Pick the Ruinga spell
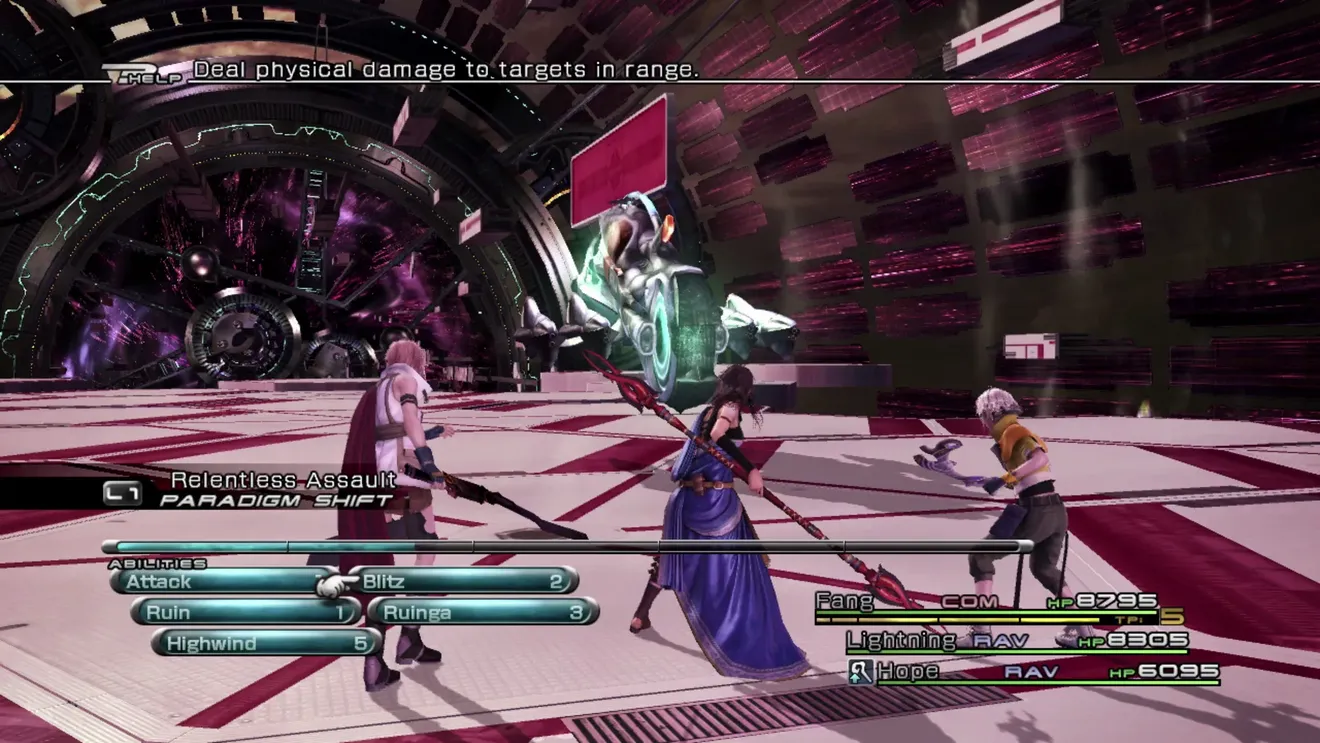 tap(483, 612)
